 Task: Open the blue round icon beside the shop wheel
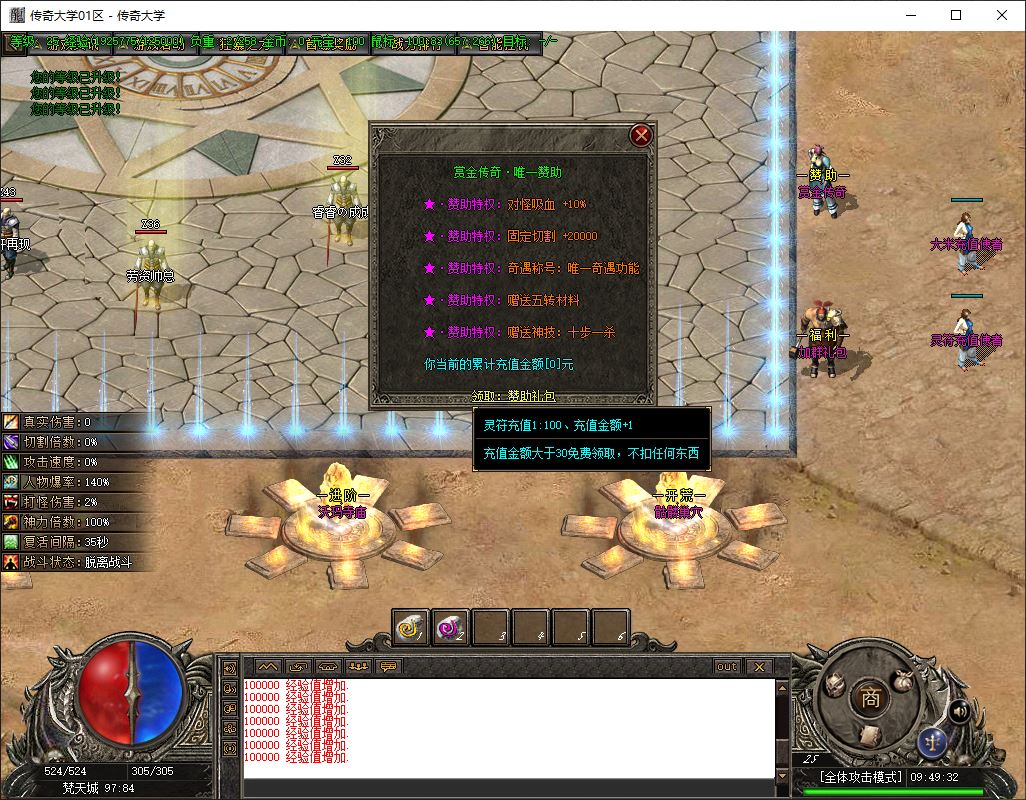(932, 743)
